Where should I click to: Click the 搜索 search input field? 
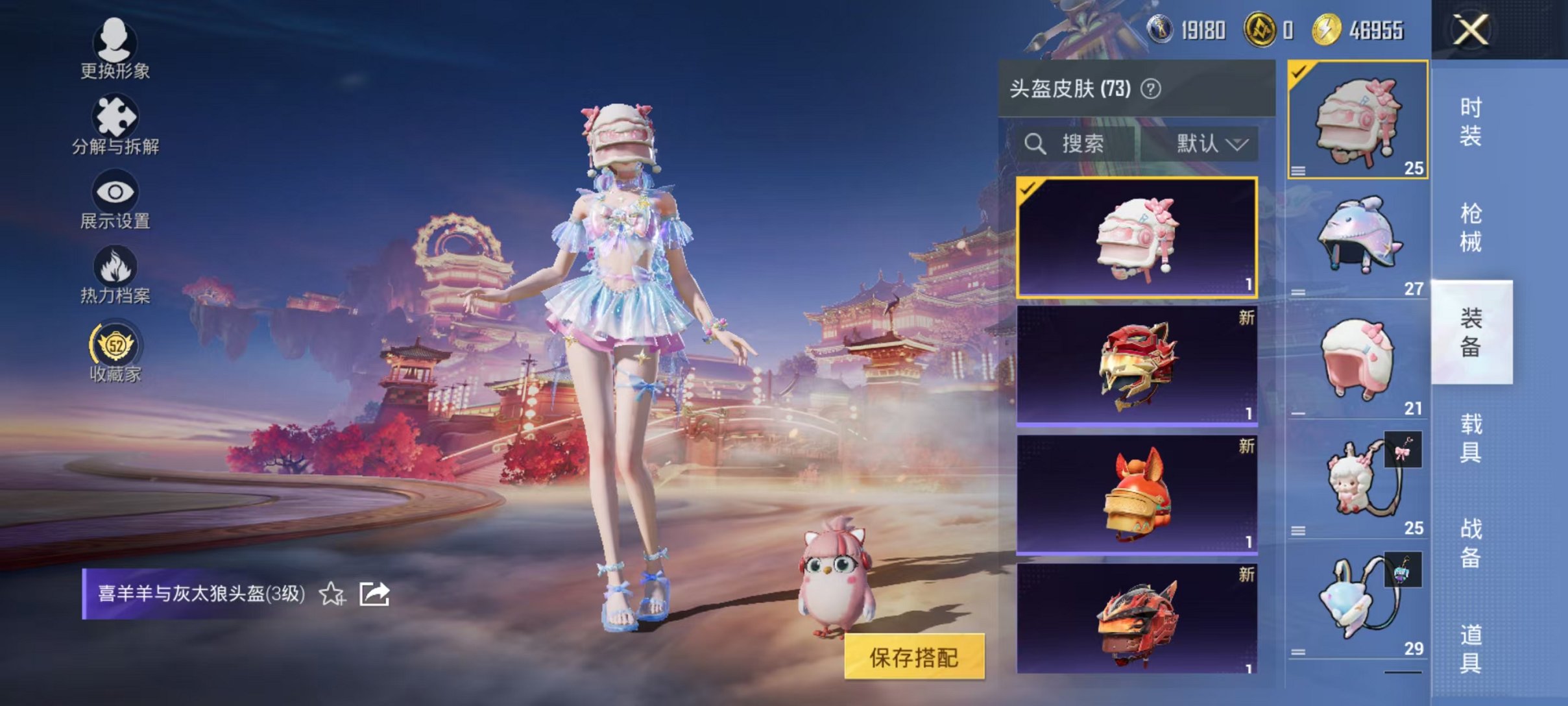click(x=1096, y=144)
